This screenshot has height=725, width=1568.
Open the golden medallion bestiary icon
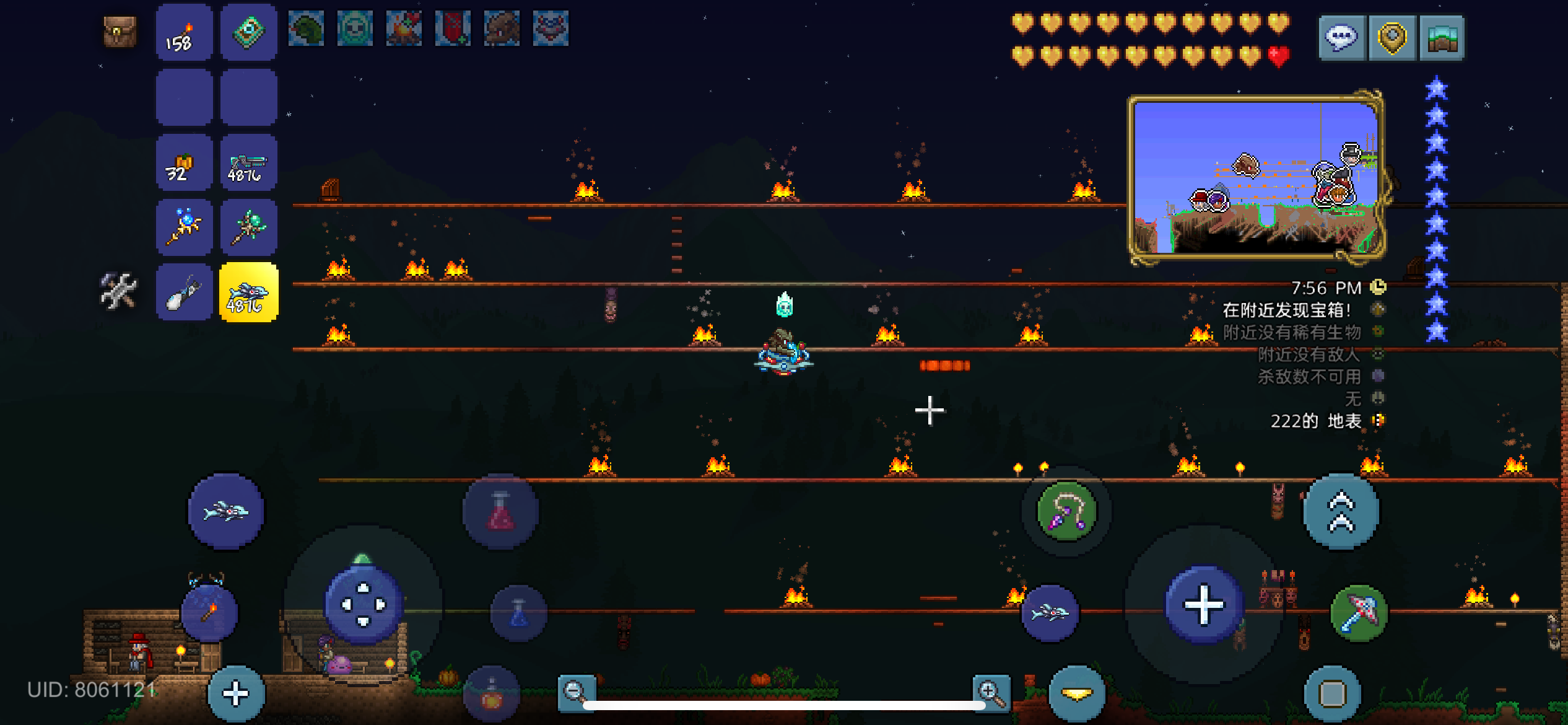pyautogui.click(x=1392, y=37)
